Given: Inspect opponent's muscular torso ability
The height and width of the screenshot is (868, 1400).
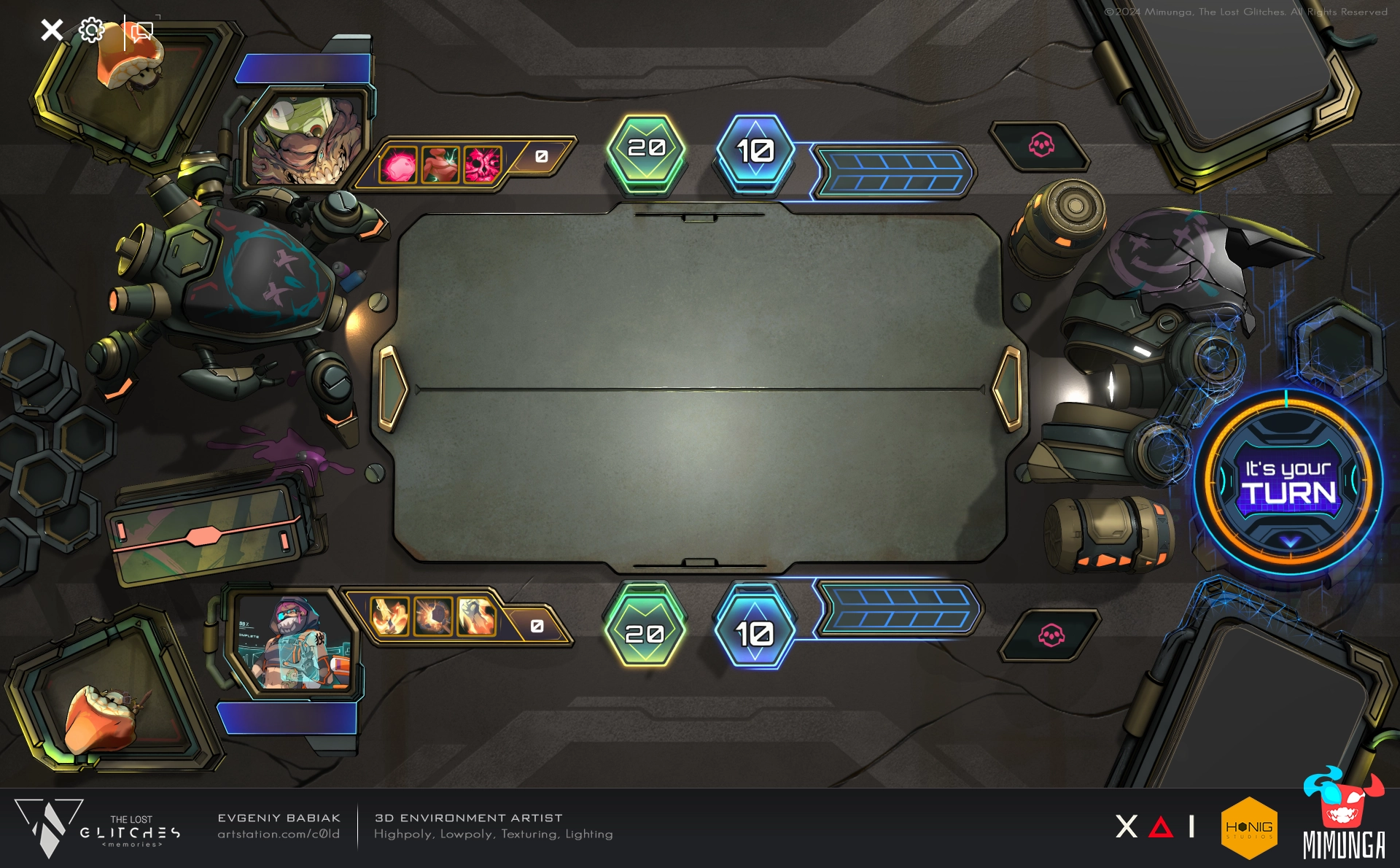Looking at the screenshot, I should [x=440, y=164].
